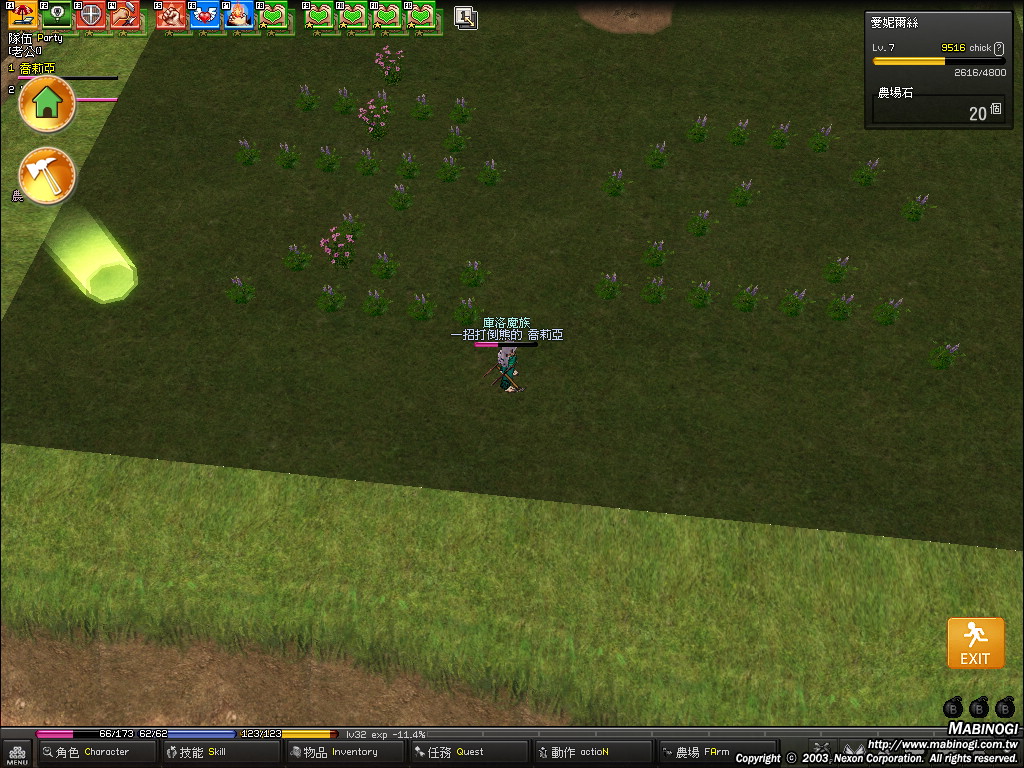Use the F6 winged heart skill
Screen dimensions: 1024x768
click(x=205, y=15)
